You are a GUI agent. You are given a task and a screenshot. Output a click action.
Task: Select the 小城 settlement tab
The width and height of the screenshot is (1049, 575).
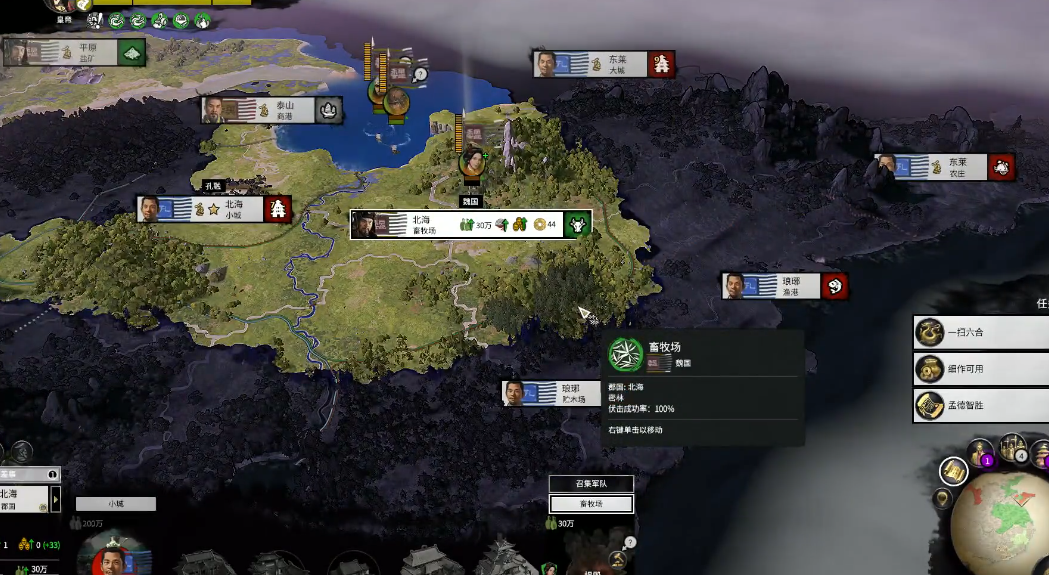[116, 504]
